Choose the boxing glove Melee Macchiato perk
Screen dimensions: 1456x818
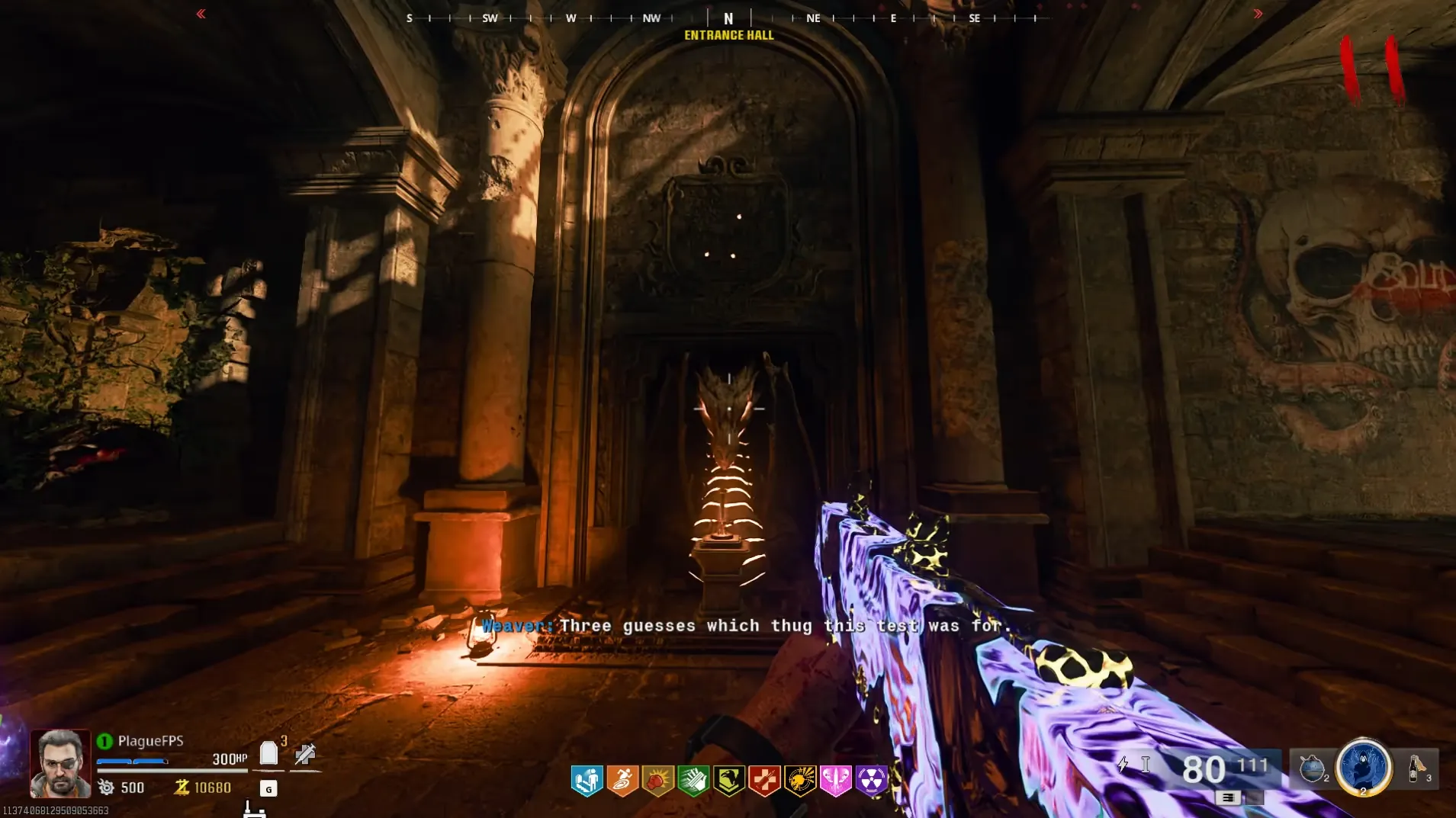point(657,781)
